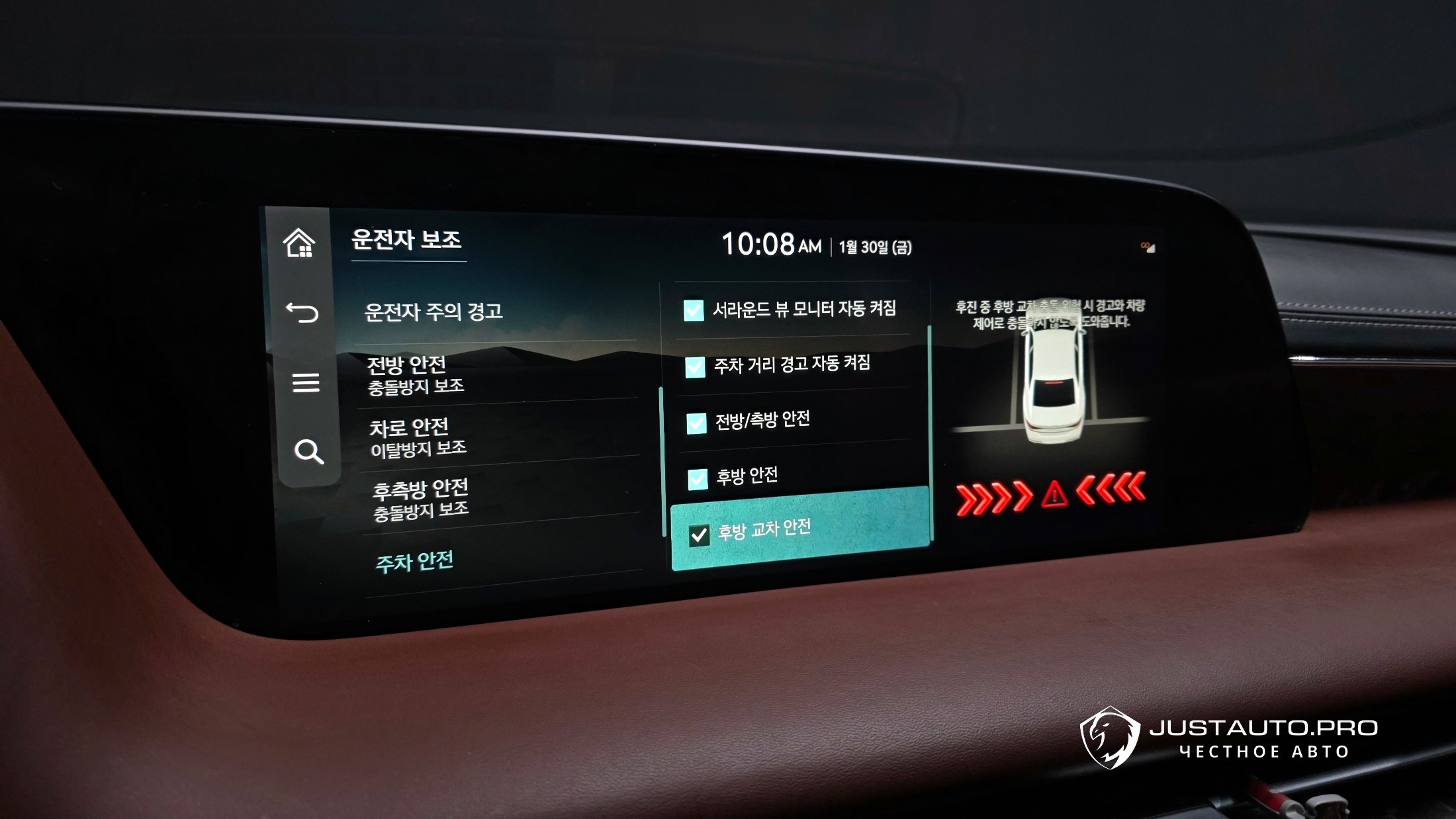Select 후측방 안전 충돌방지 보조 category
The width and height of the screenshot is (1456, 819).
tap(421, 499)
